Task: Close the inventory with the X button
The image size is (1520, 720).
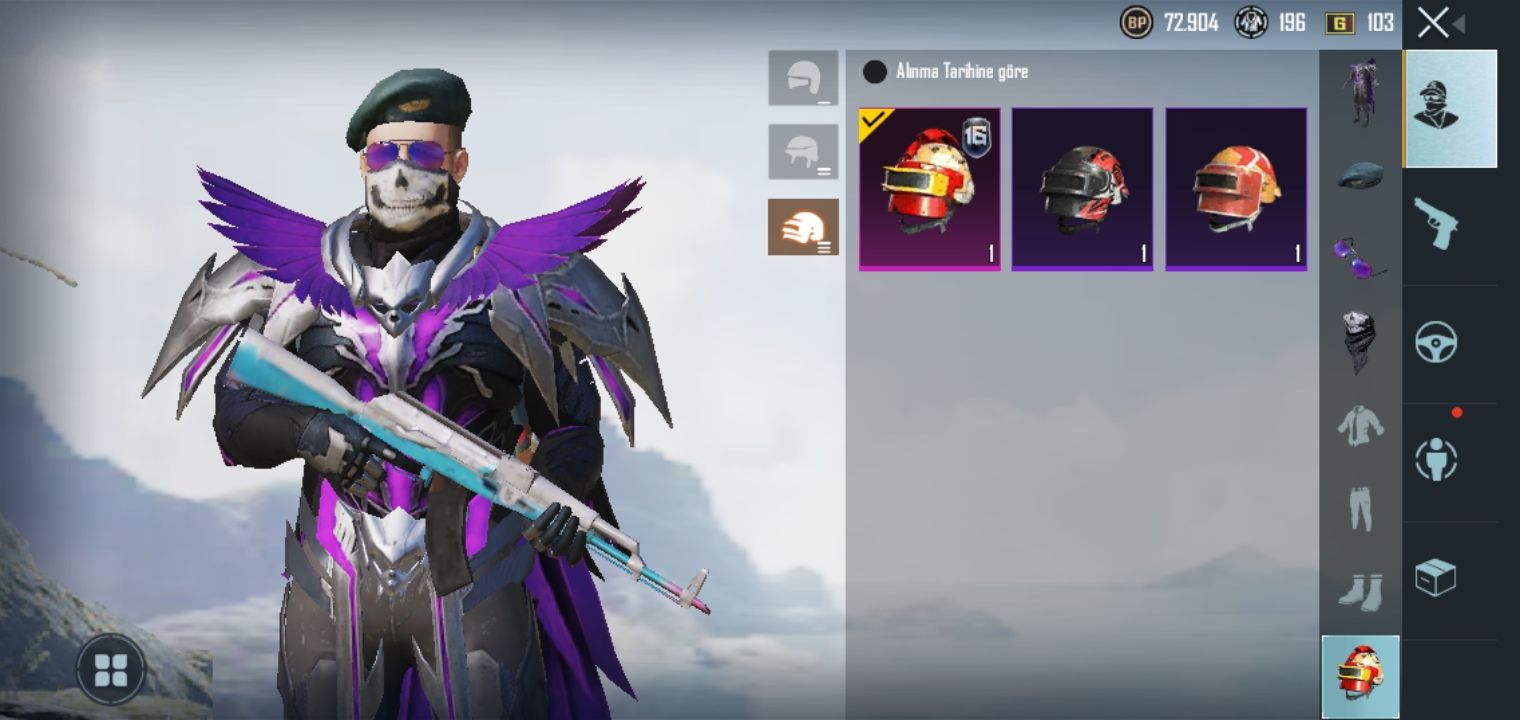Action: (1434, 23)
